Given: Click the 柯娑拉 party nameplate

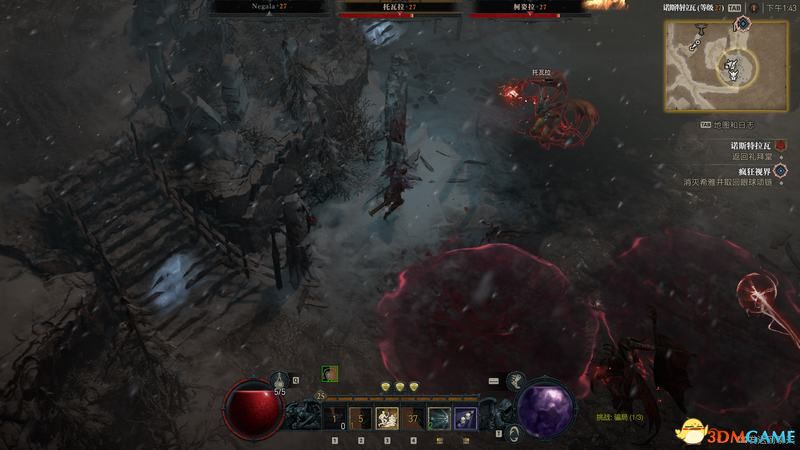Looking at the screenshot, I should (531, 6).
